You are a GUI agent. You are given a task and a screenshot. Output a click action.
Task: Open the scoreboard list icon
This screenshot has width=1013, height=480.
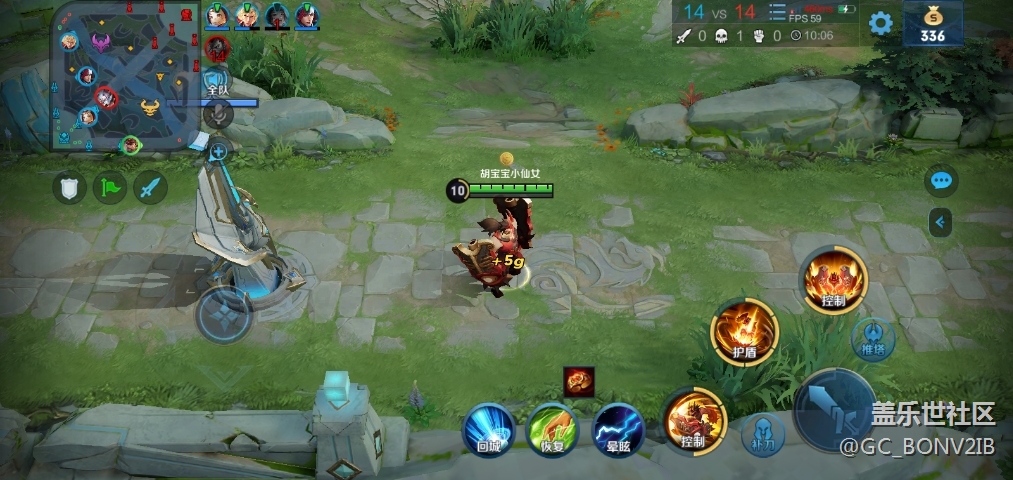(x=777, y=13)
